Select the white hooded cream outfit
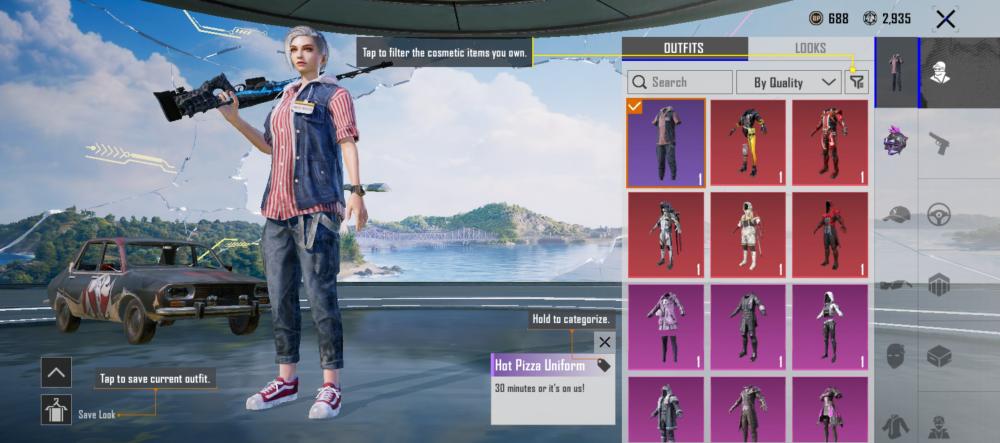The image size is (1000, 443). [x=748, y=235]
